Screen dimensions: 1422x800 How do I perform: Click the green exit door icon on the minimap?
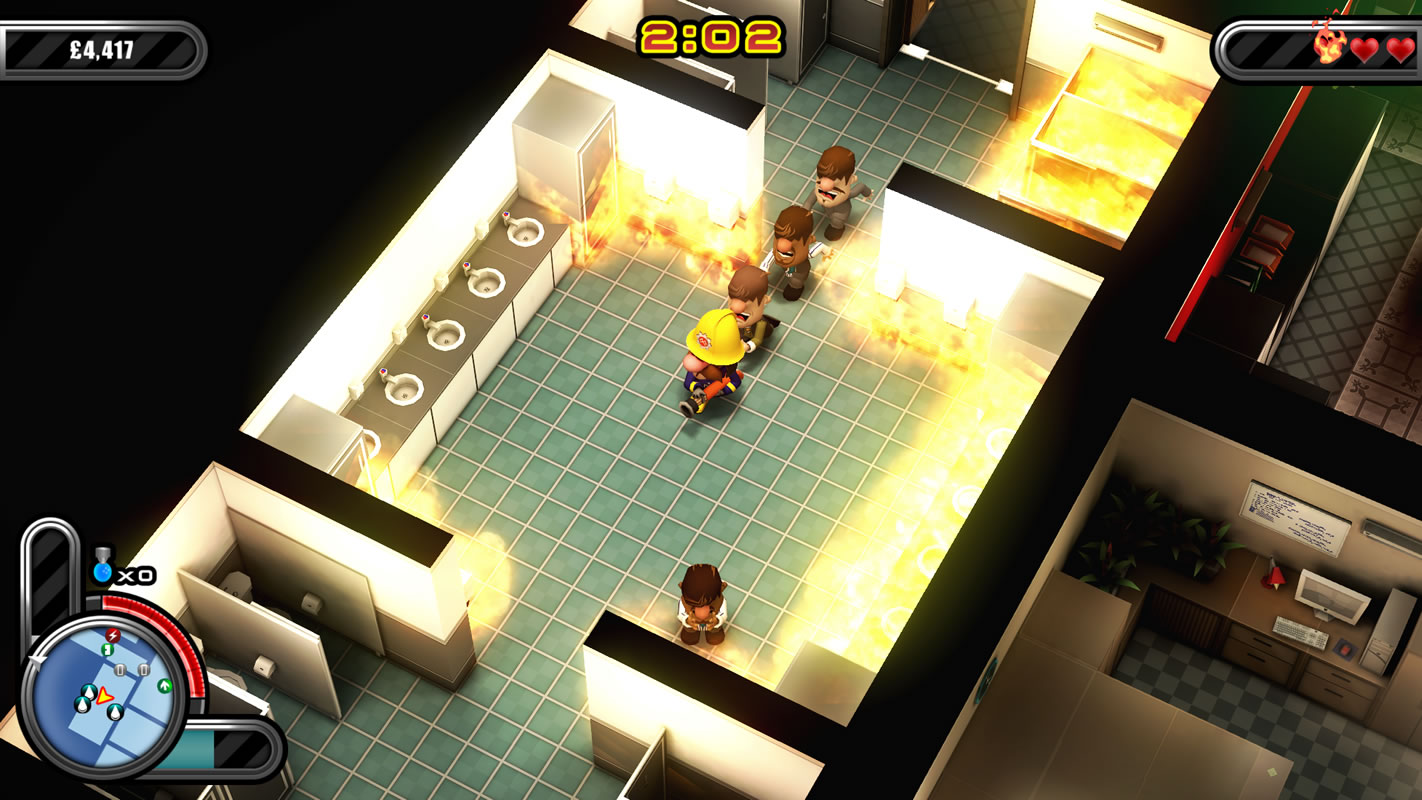107,648
